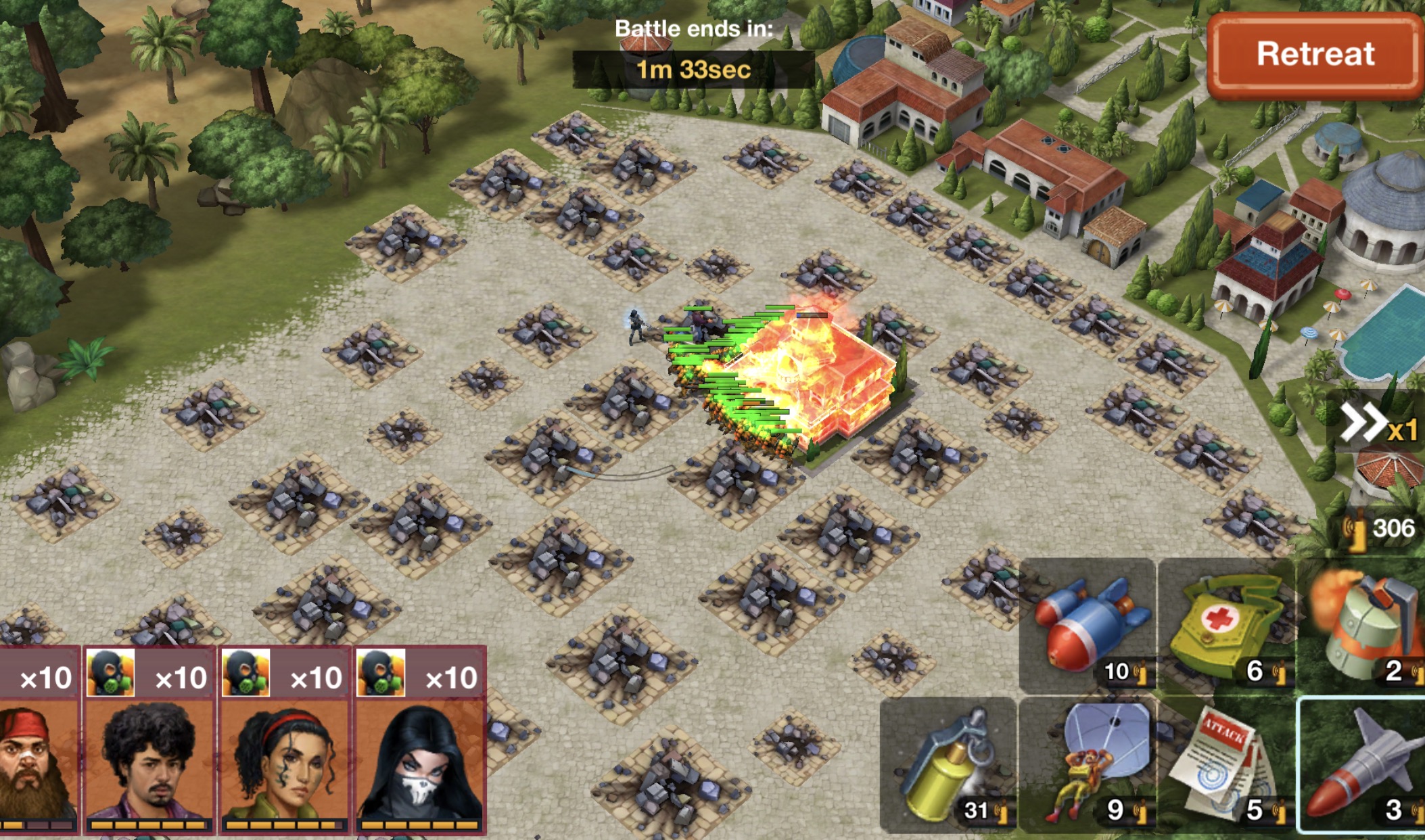Activate the blue bomb airstrike ability
1425x840 pixels.
pyautogui.click(x=1088, y=626)
